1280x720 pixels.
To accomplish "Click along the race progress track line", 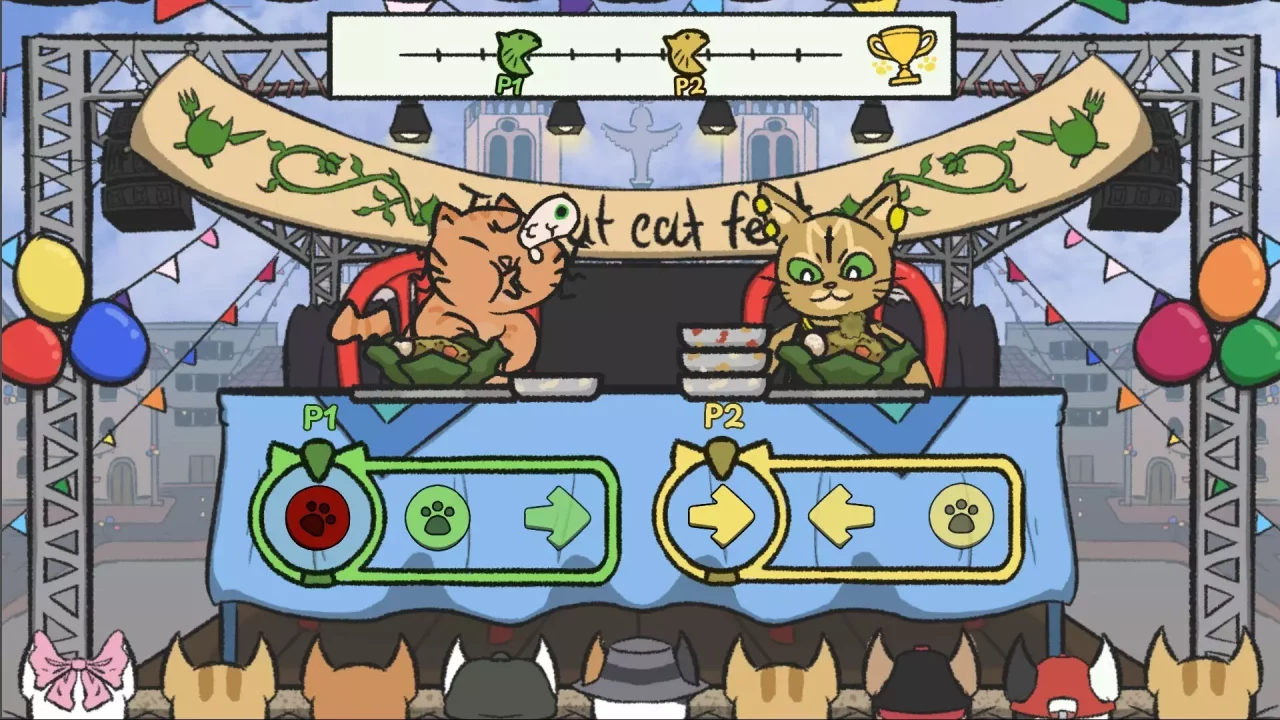I will tap(600, 52).
